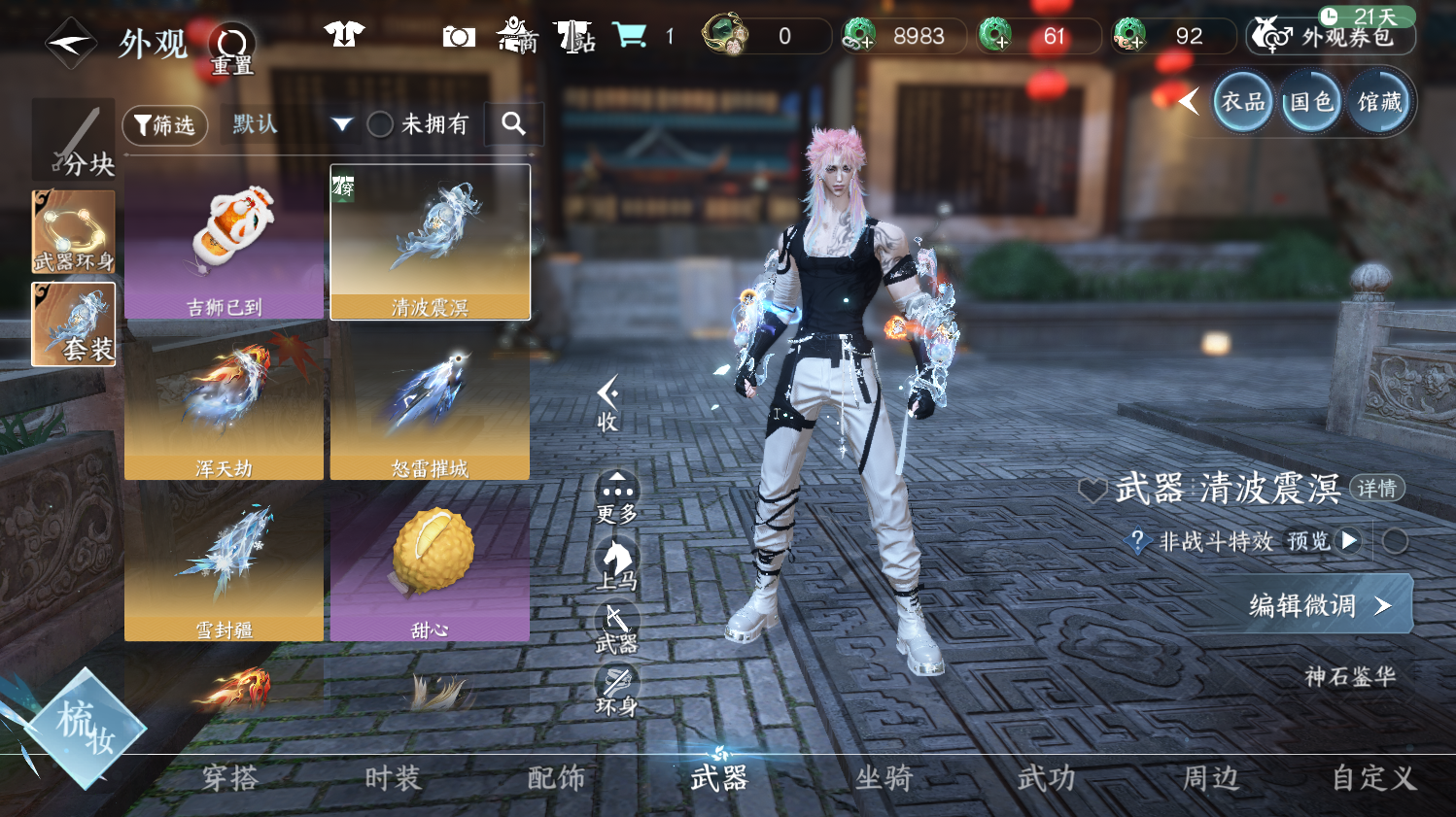
Task: Go back using the top-left arrow
Action: tap(71, 43)
